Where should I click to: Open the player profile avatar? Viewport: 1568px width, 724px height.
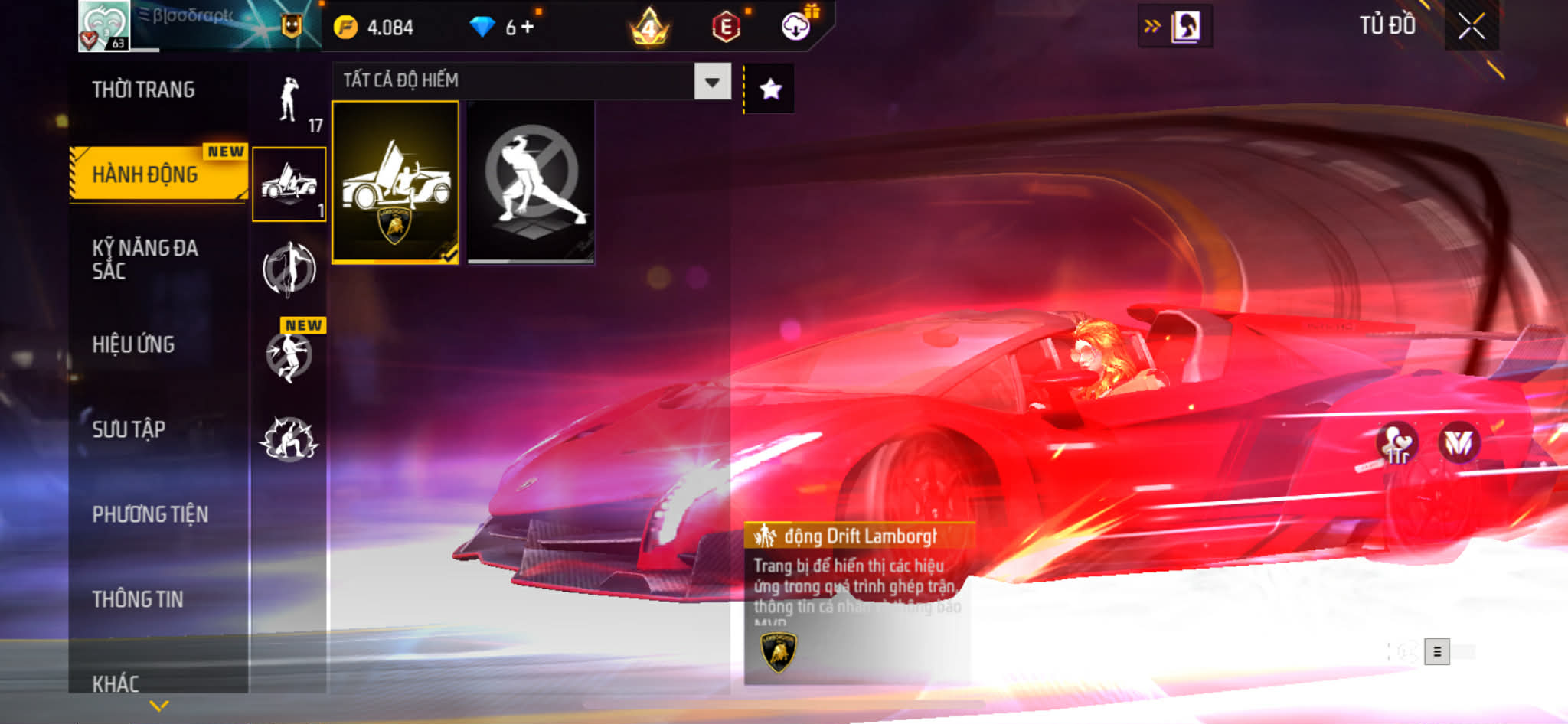pyautogui.click(x=104, y=26)
